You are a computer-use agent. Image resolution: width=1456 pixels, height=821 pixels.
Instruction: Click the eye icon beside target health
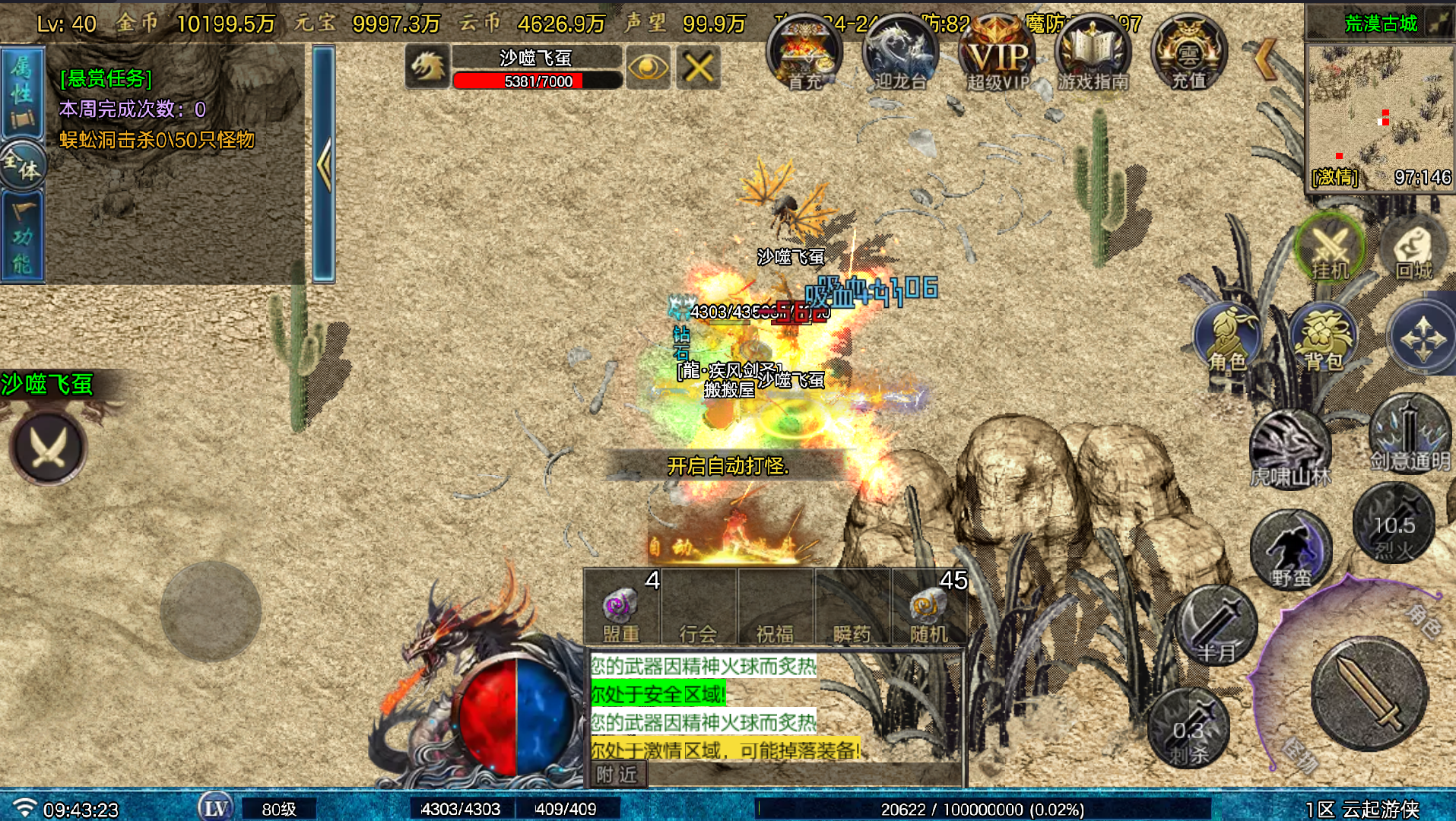pyautogui.click(x=649, y=68)
